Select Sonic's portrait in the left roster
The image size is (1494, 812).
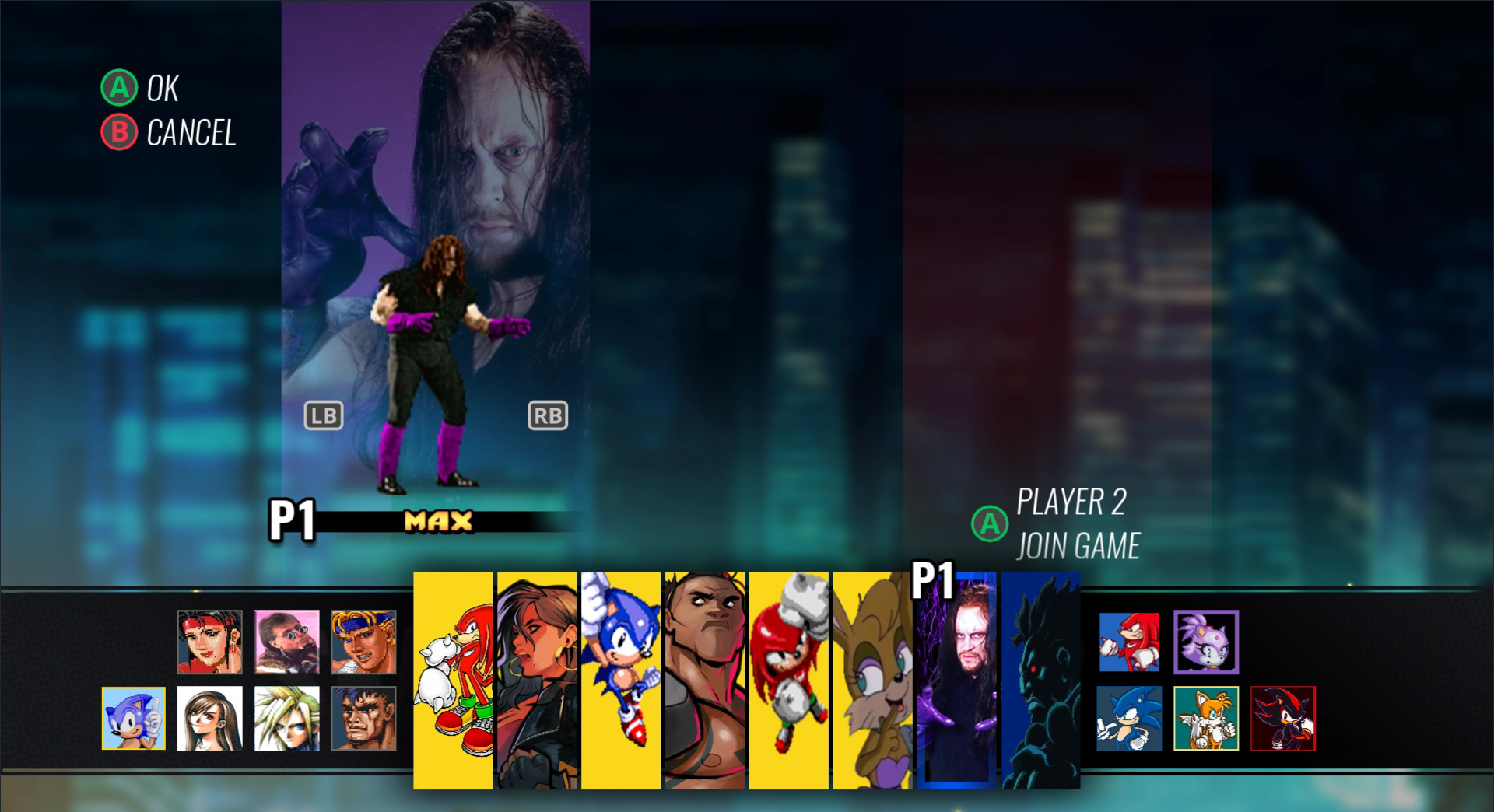[134, 719]
